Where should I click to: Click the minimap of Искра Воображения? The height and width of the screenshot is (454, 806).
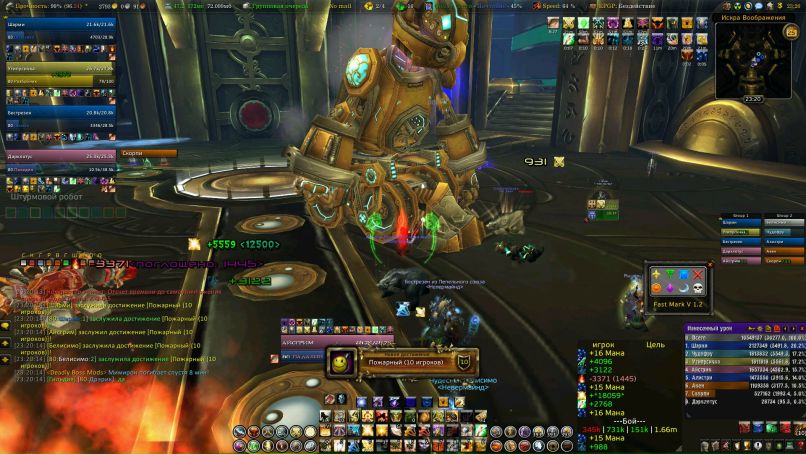coord(756,60)
